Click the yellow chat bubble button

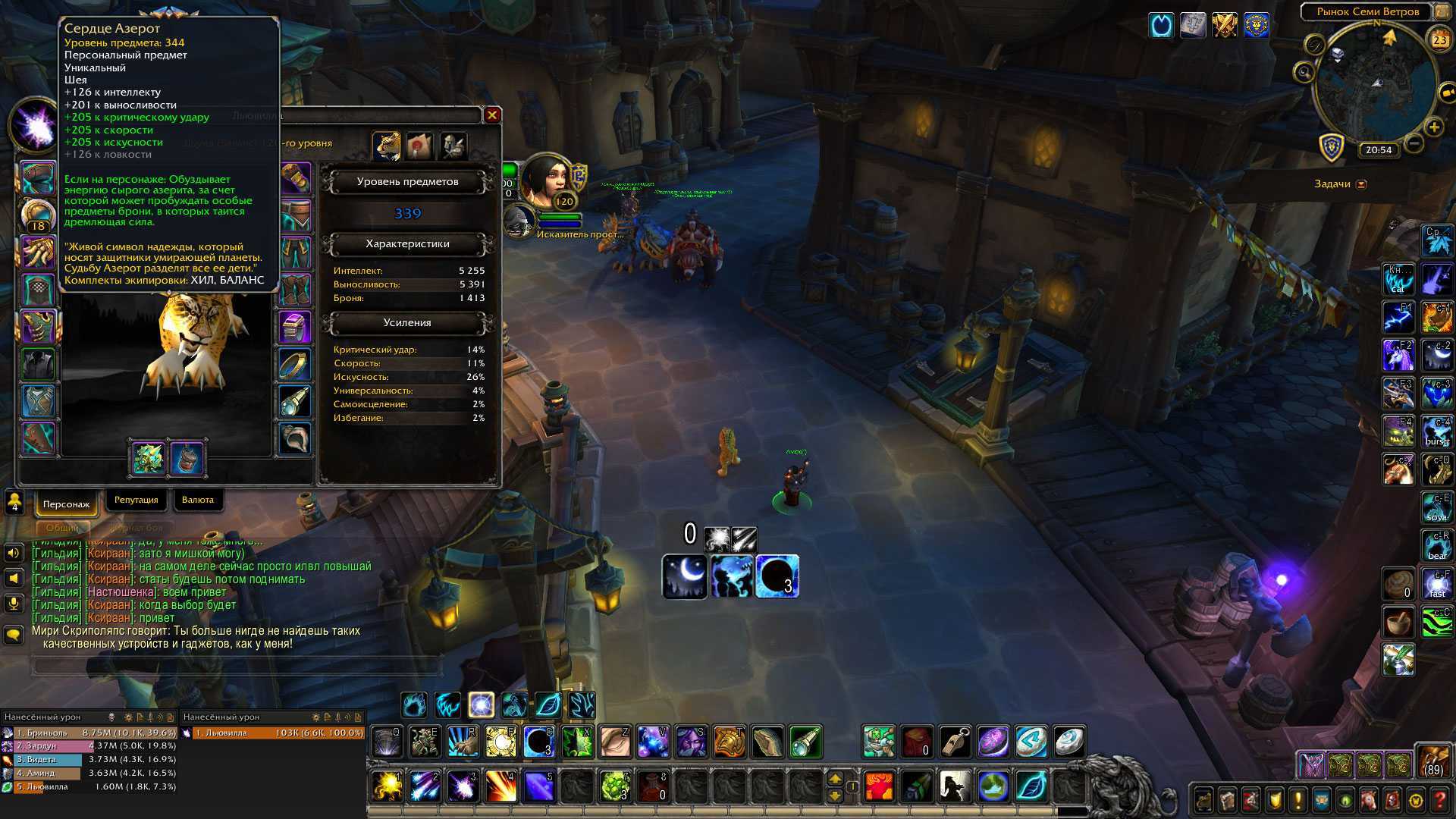[x=14, y=634]
